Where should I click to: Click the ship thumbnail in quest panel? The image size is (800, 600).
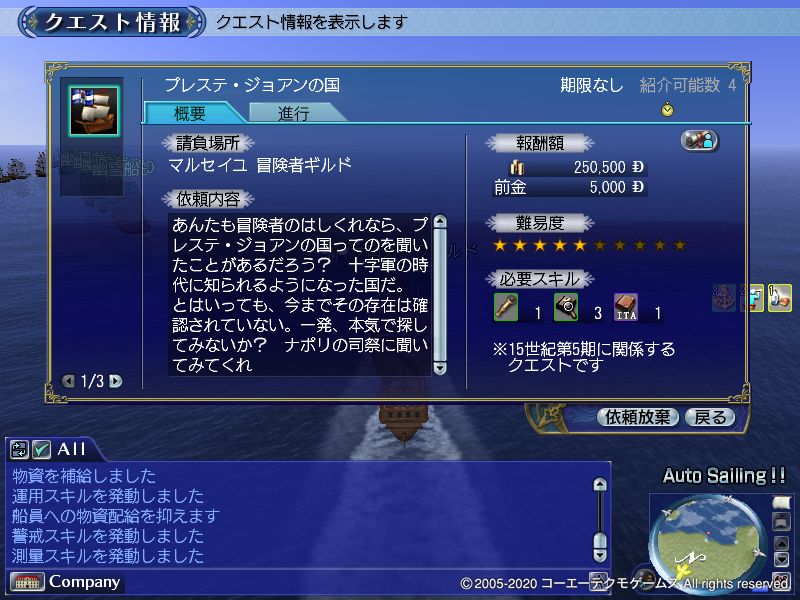coord(94,110)
